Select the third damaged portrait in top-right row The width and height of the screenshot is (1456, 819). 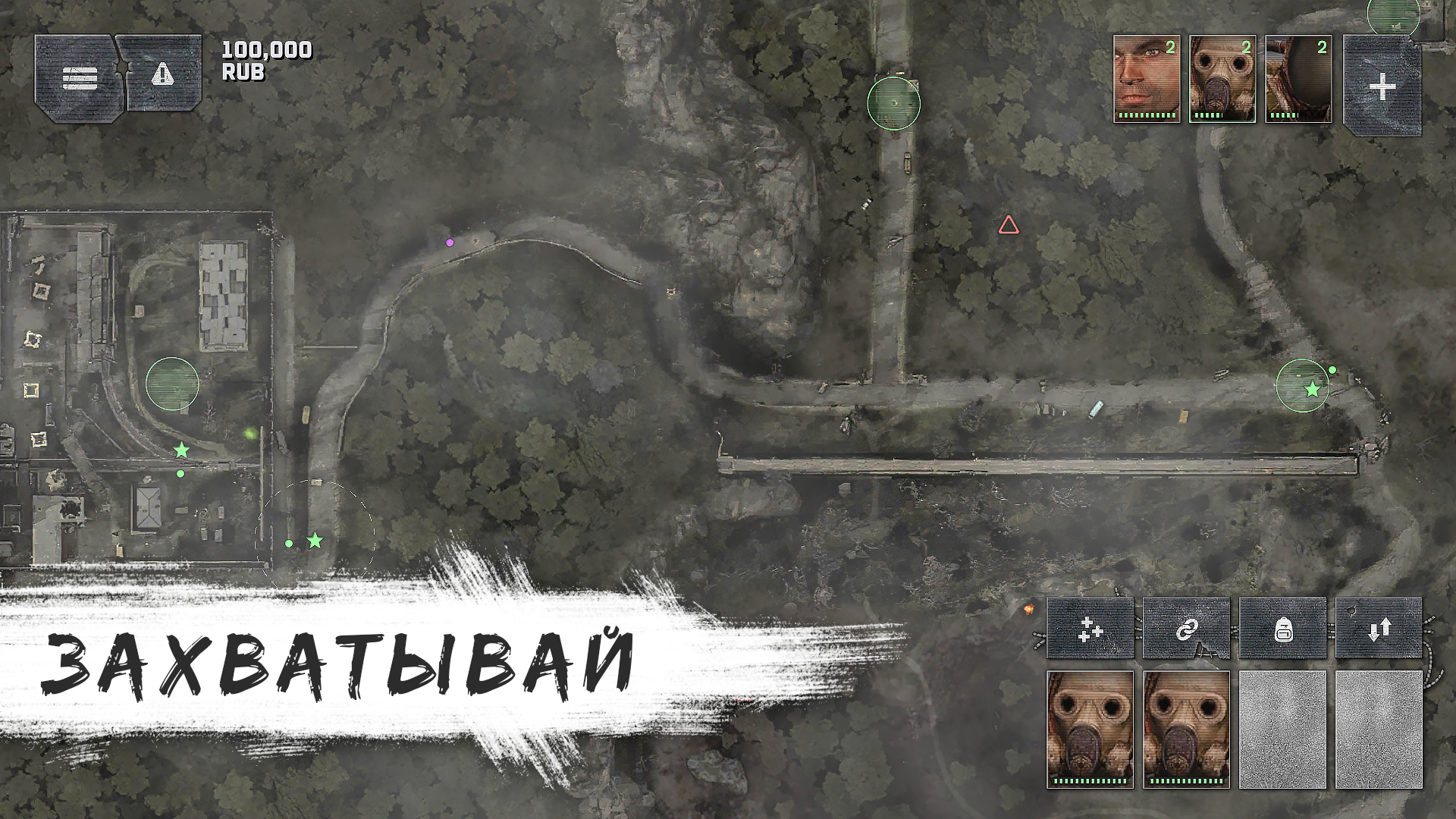tap(1298, 80)
